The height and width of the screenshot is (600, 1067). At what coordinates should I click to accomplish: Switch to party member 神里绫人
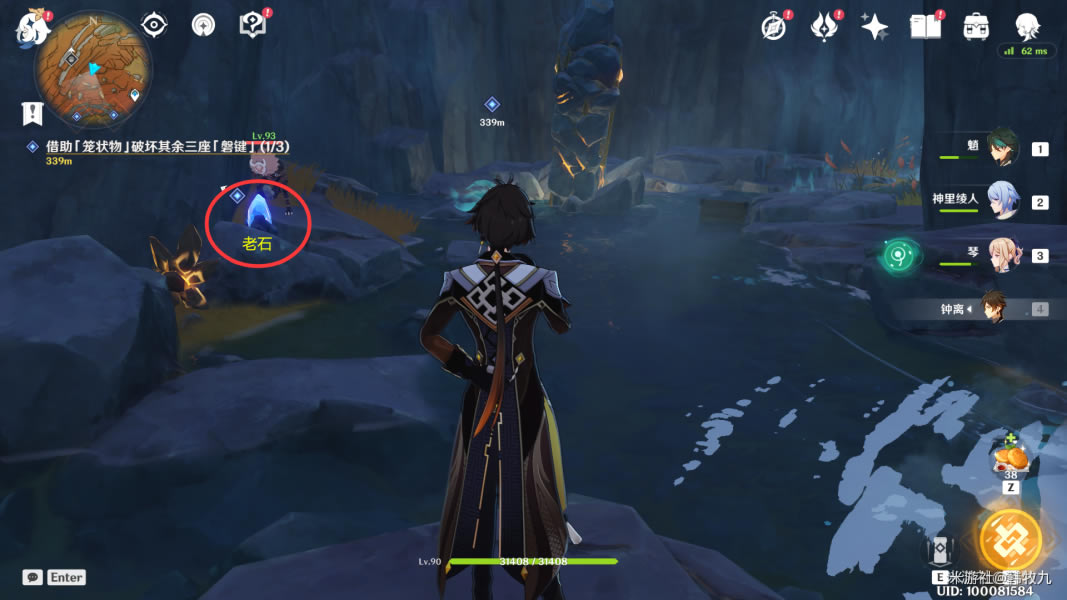coord(1003,201)
